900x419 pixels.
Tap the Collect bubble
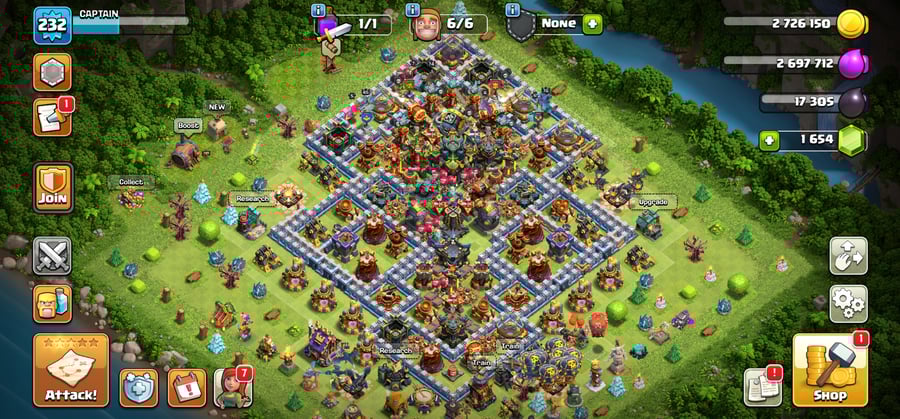click(x=131, y=182)
